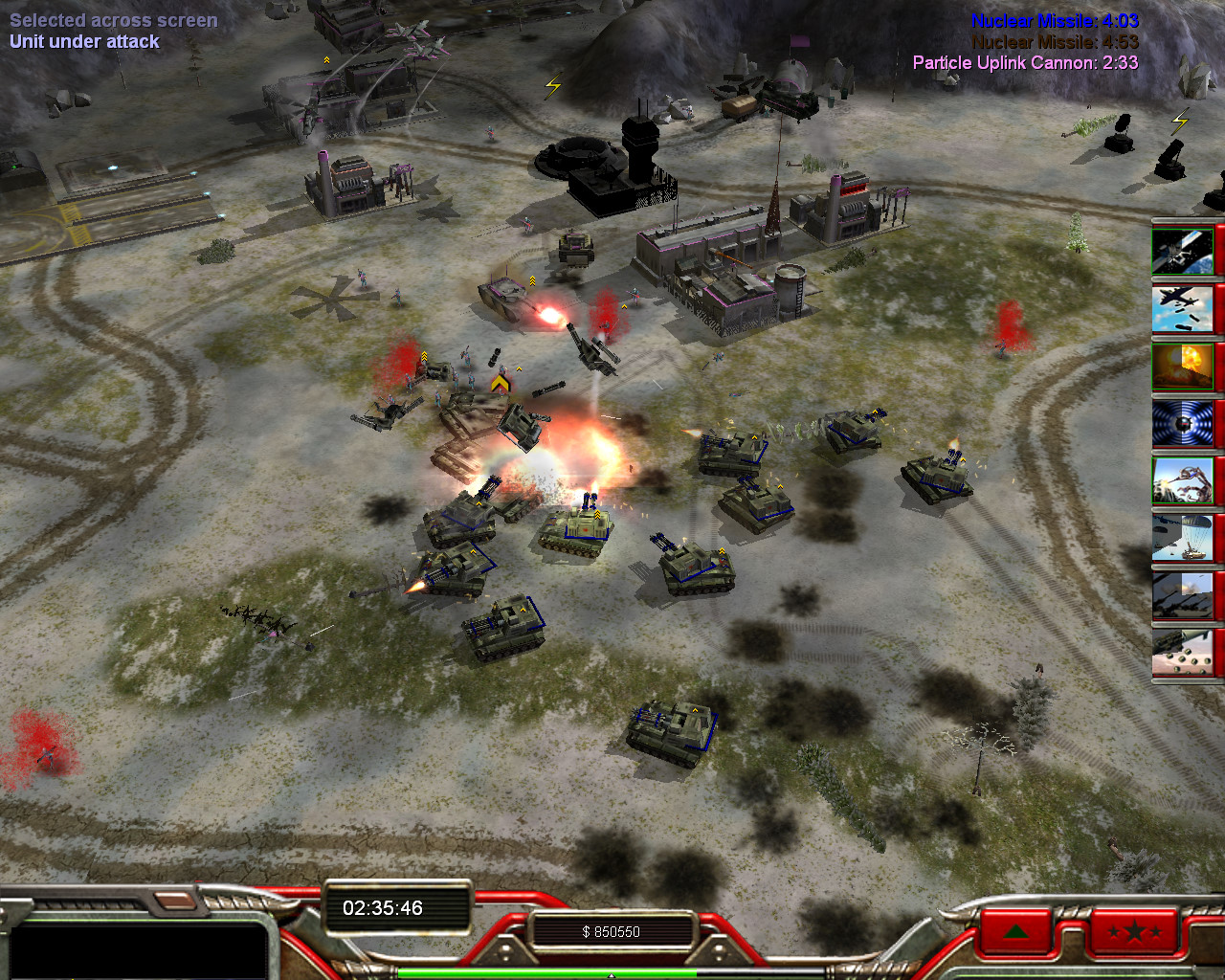Deploy the cluster mines drop power
This screenshot has height=980, width=1225.
pos(1183,654)
